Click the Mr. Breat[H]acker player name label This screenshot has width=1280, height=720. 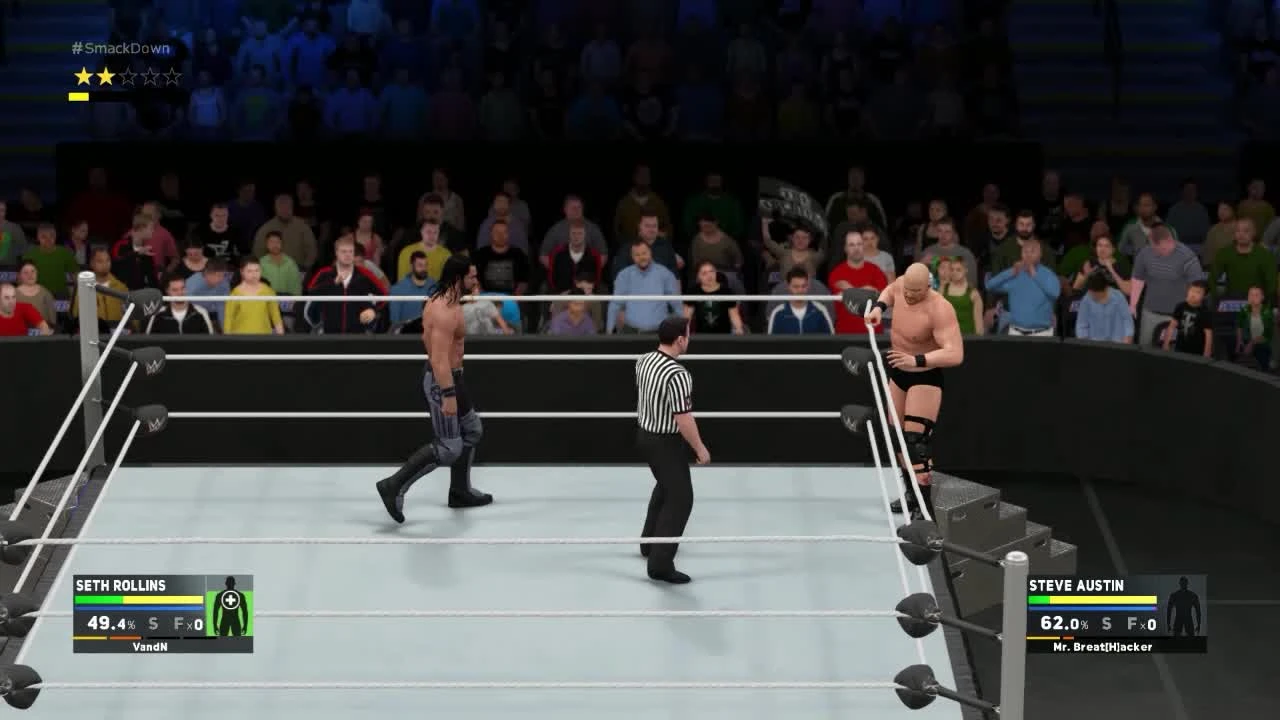point(1102,646)
